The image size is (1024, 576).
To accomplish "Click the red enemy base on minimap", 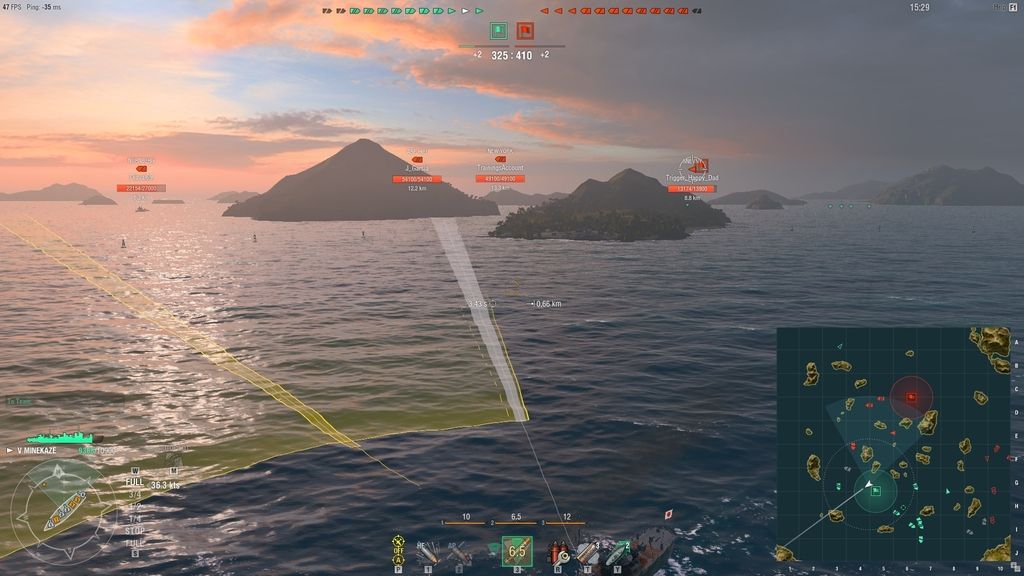I will (912, 397).
